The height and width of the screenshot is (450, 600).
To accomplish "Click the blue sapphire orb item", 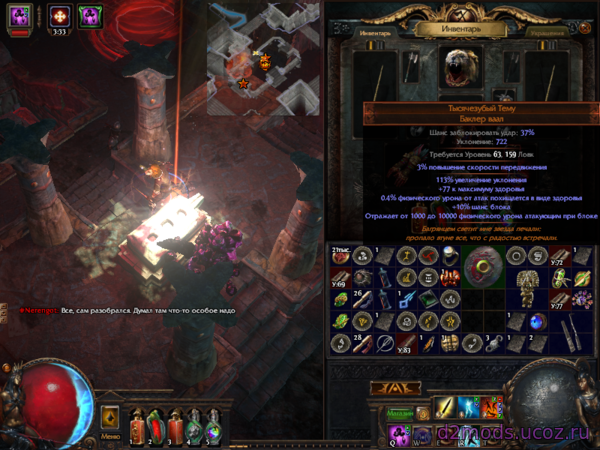I will click(538, 321).
